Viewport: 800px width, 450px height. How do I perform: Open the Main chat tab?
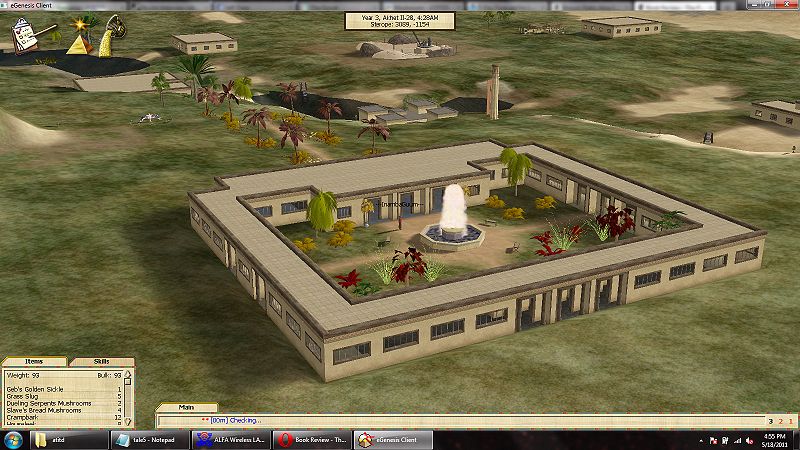(x=185, y=407)
